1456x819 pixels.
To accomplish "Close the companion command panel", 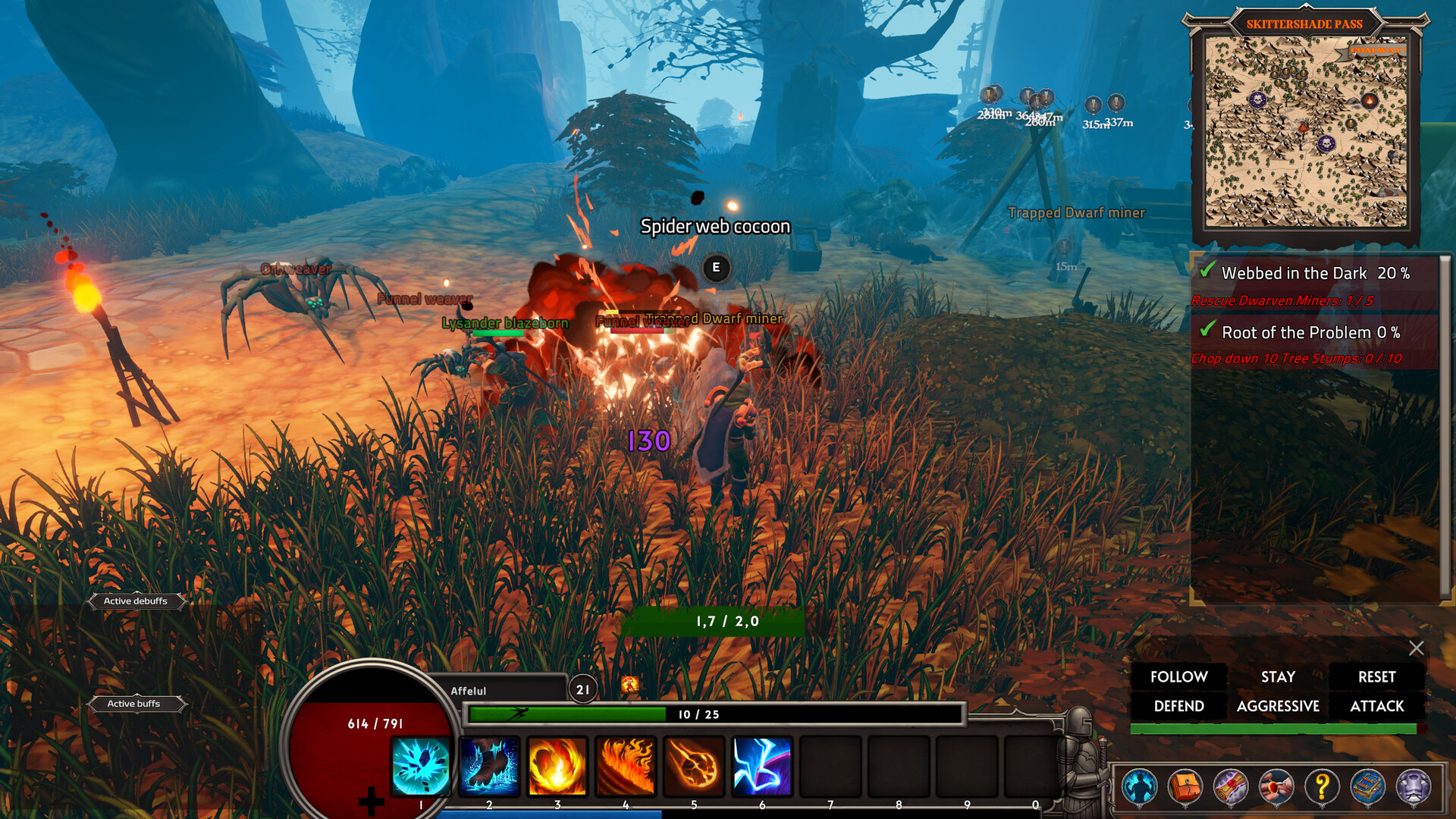I will click(1416, 648).
